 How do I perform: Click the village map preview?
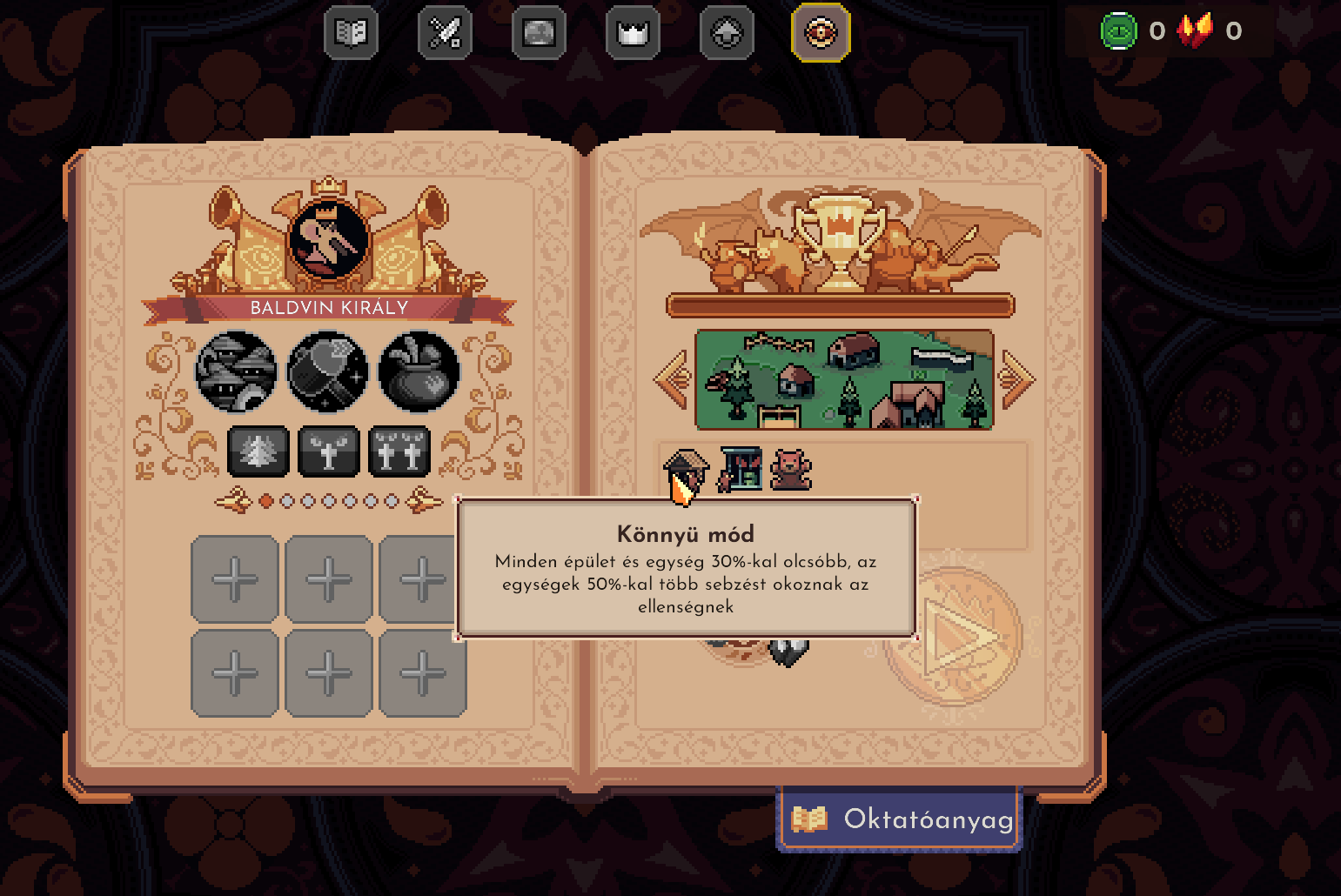tap(844, 379)
